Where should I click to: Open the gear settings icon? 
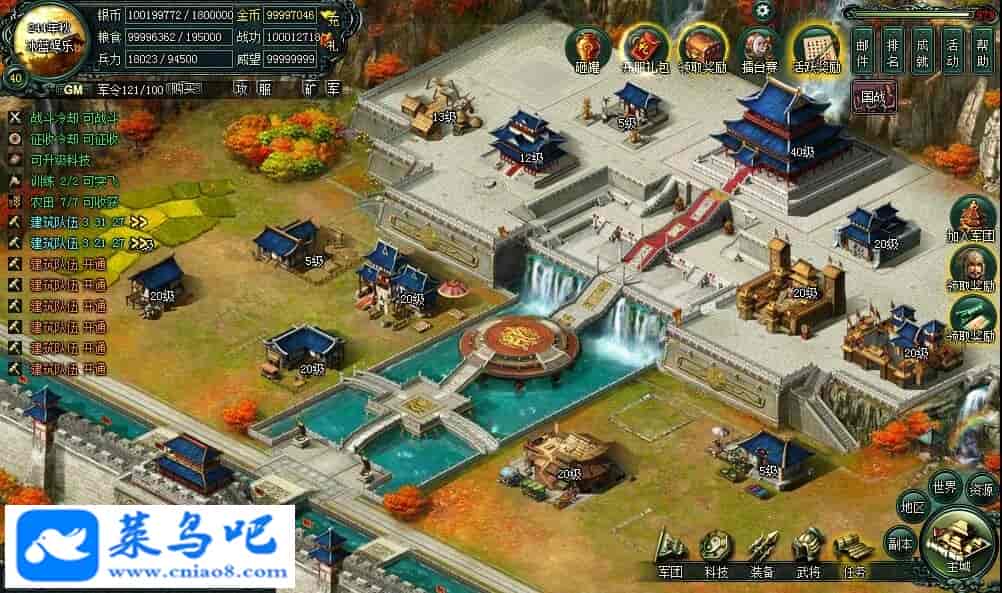click(764, 11)
